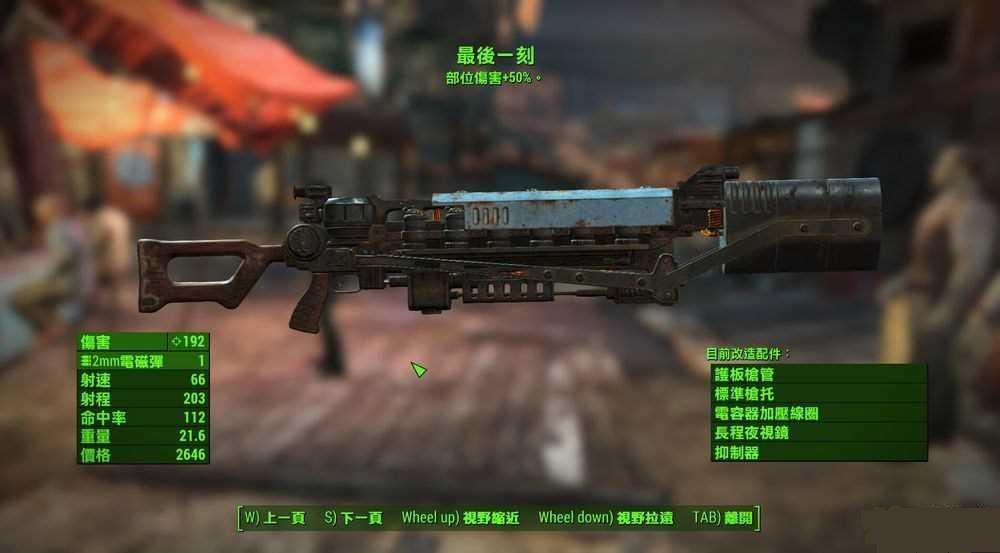Highlight the 長程夜視鏡 scope mod row
Screen dimensions: 1000x553
click(818, 433)
